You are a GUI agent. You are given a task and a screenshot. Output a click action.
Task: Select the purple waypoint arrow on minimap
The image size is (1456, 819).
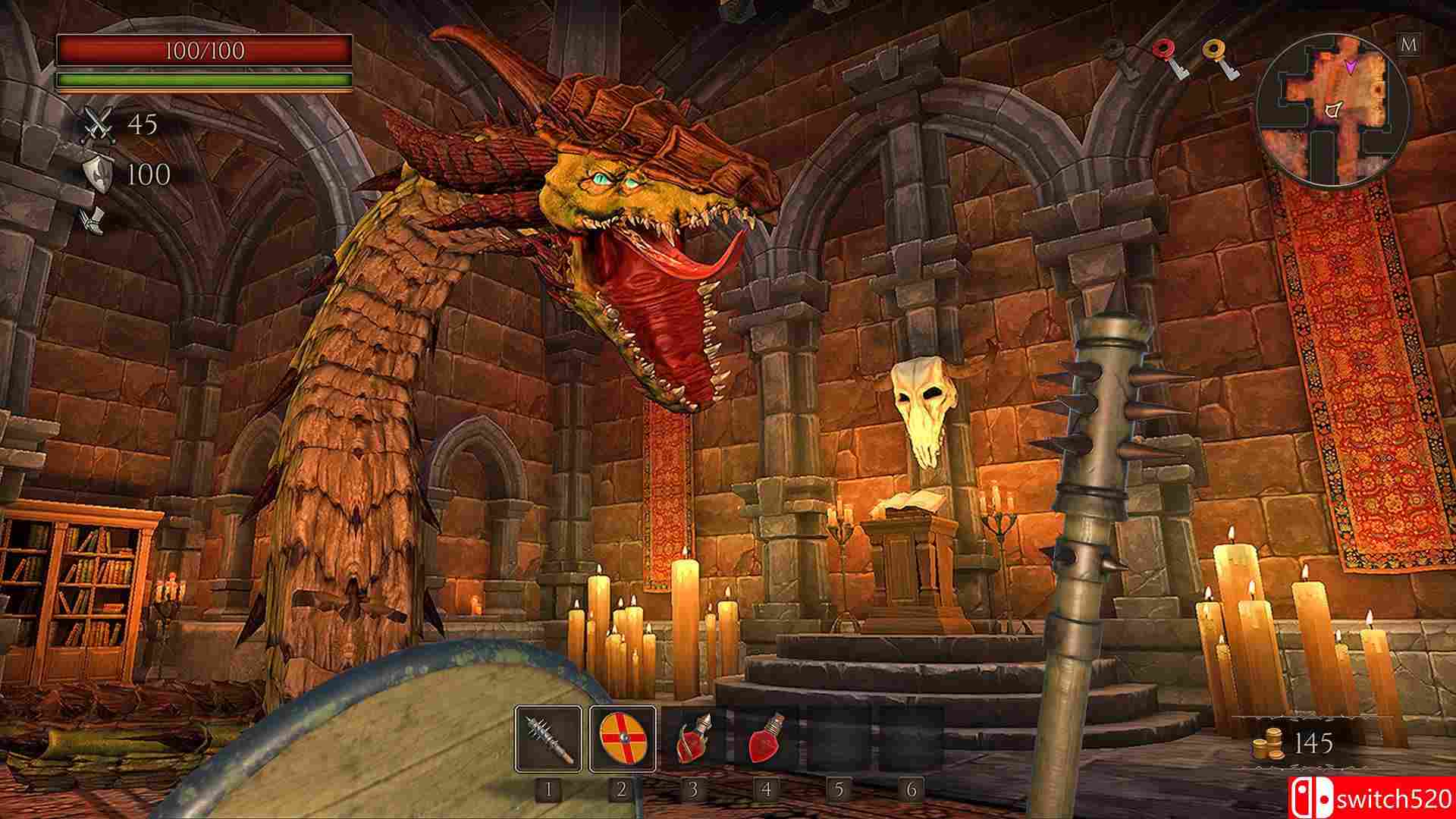pos(1351,67)
